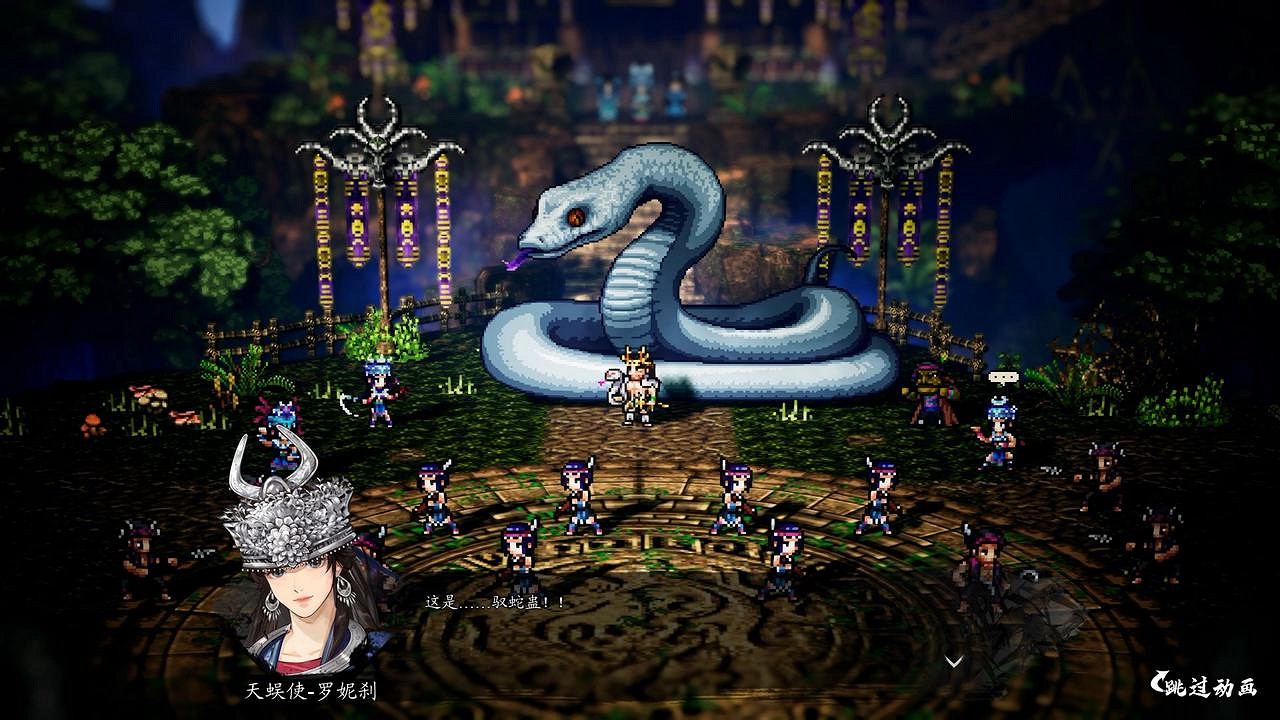
Task: Click the snake's flicking purple tongue
Action: tap(516, 260)
